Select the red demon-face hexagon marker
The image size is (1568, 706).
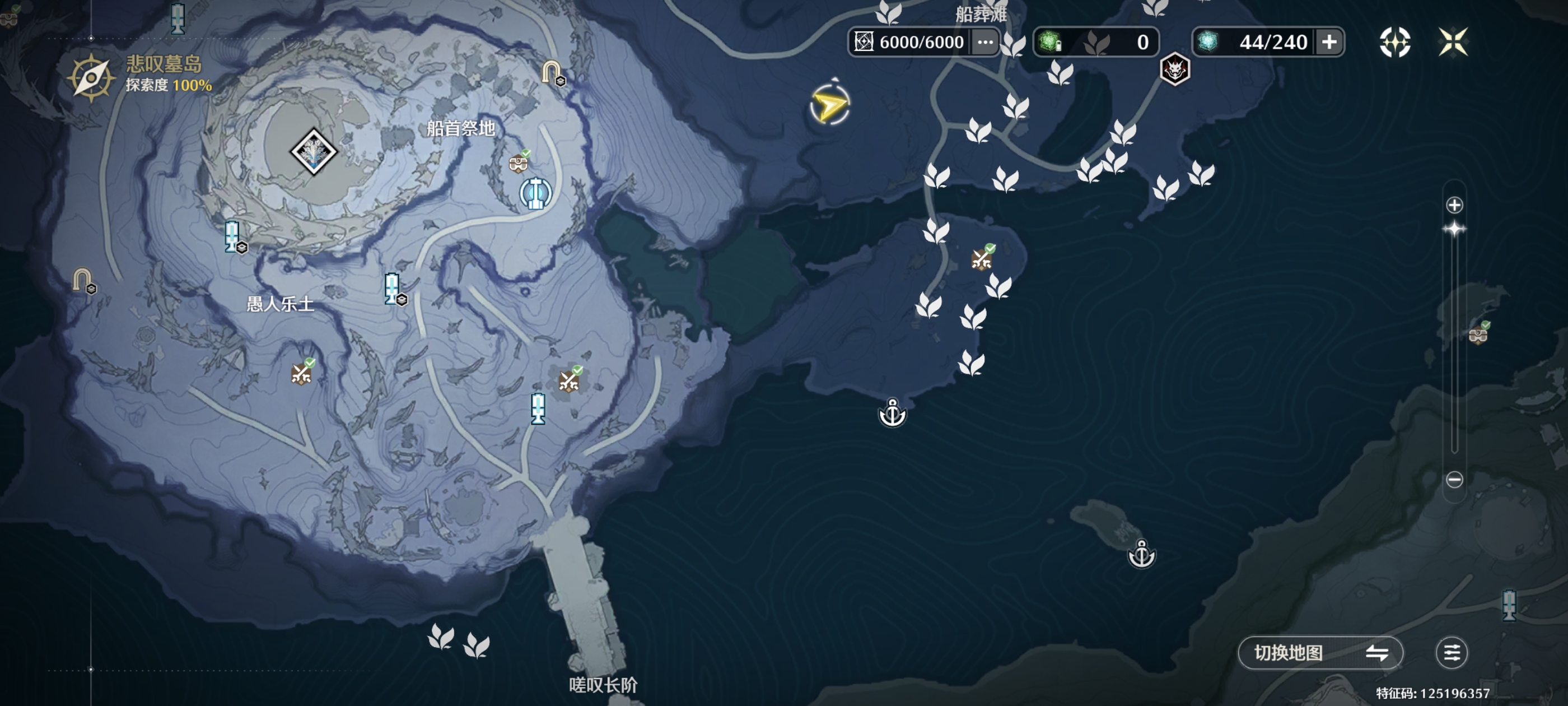tap(1174, 69)
